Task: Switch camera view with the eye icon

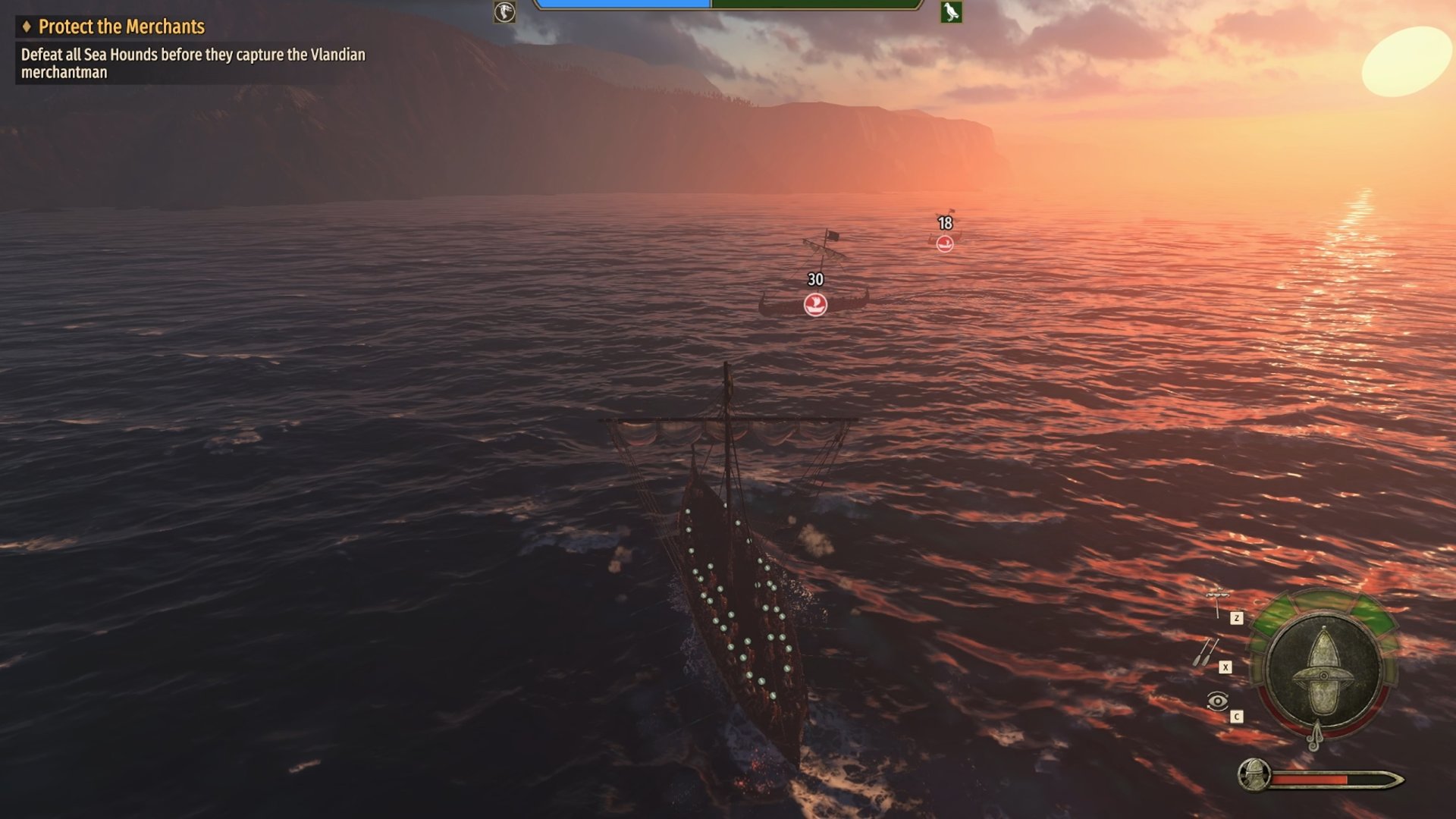Action: pos(1217,701)
